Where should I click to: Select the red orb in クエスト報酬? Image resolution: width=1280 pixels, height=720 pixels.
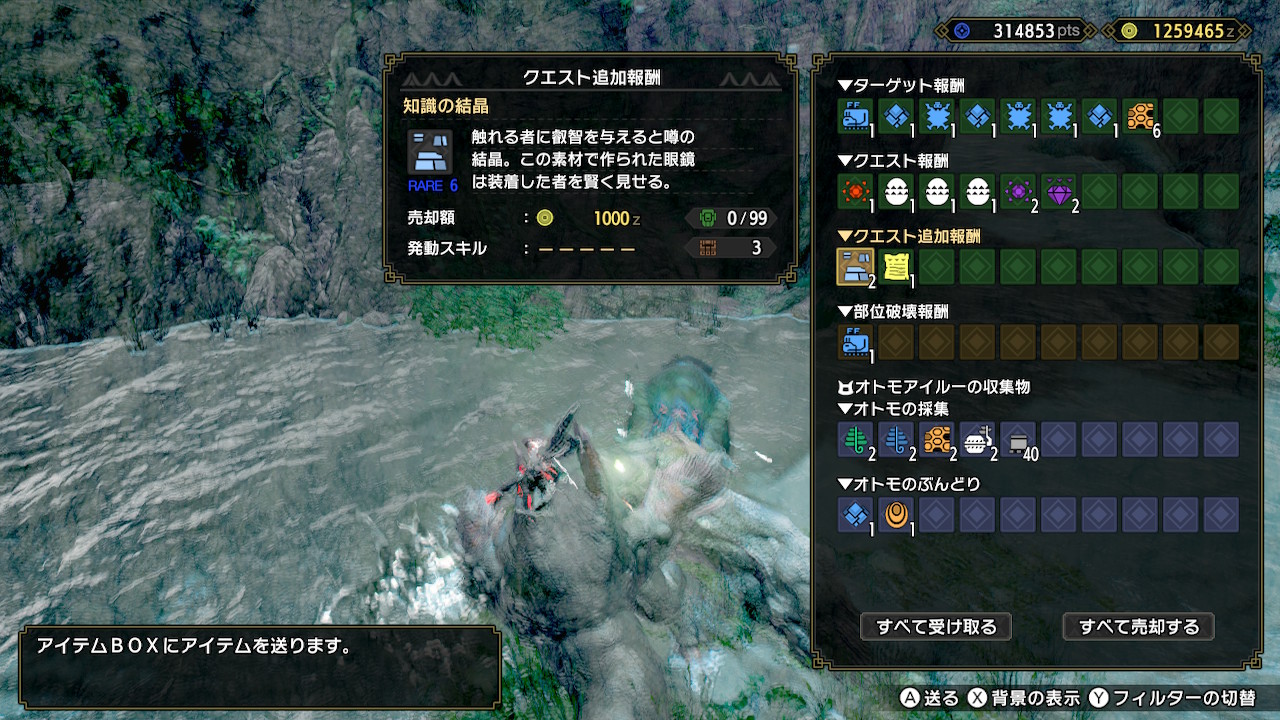tap(855, 191)
